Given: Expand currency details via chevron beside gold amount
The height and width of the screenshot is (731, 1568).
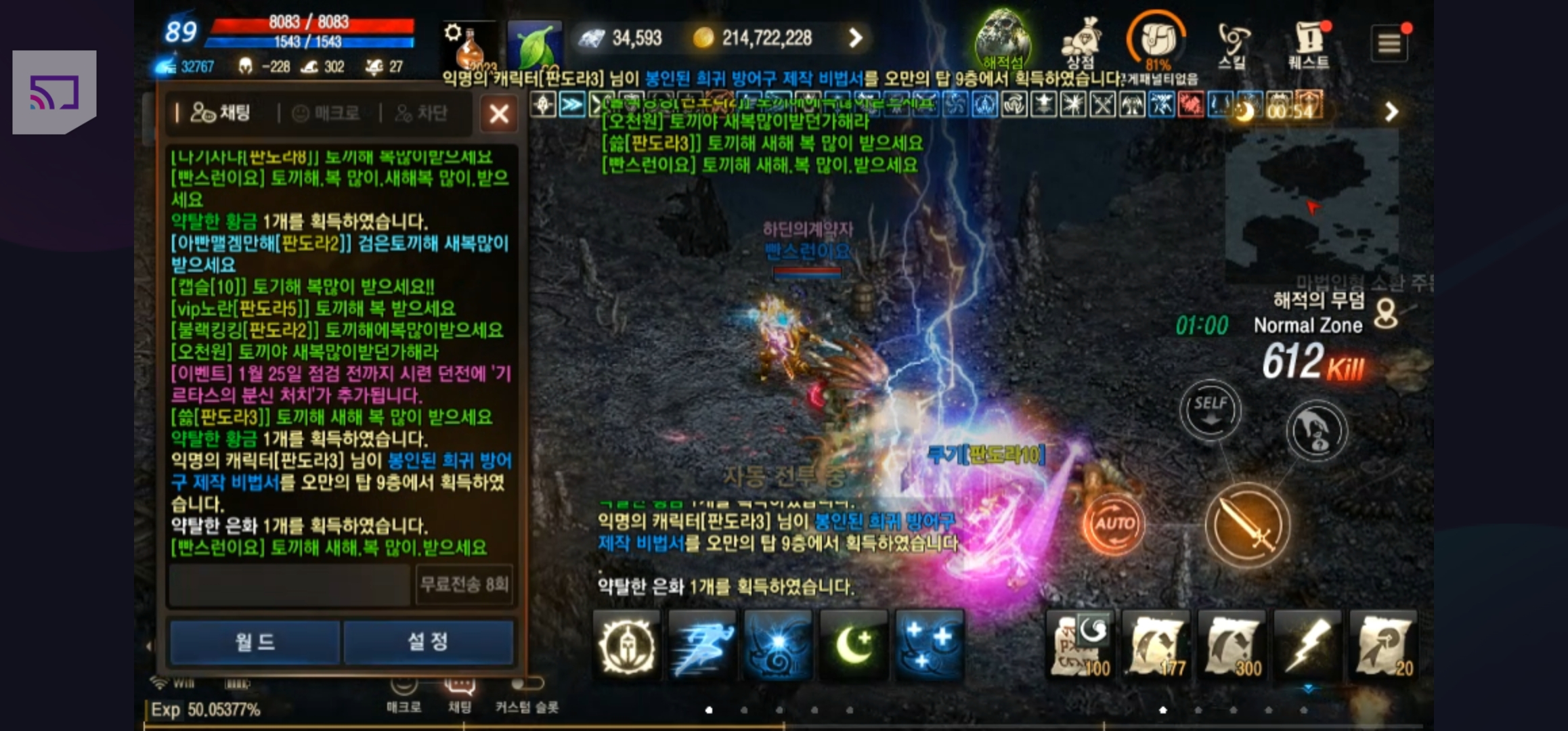Looking at the screenshot, I should [857, 39].
